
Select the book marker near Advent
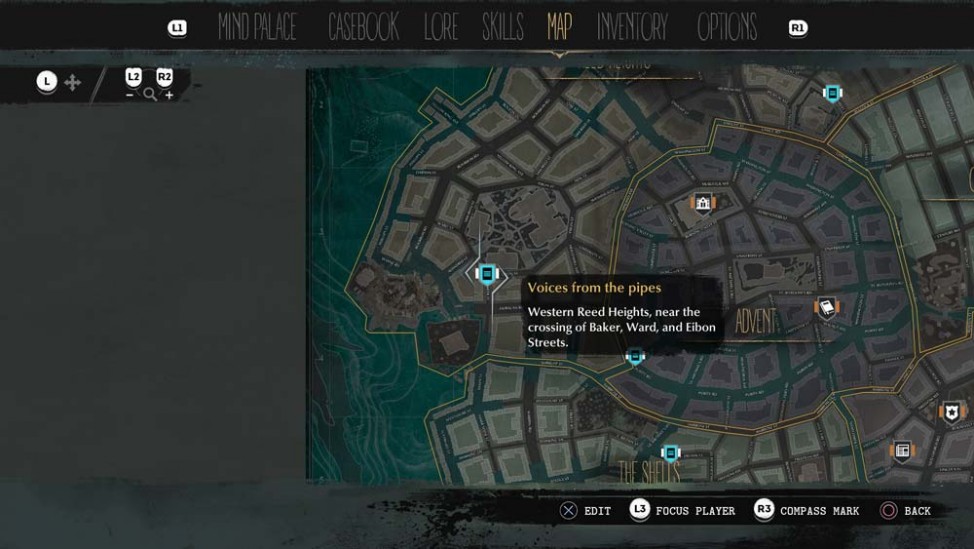826,308
